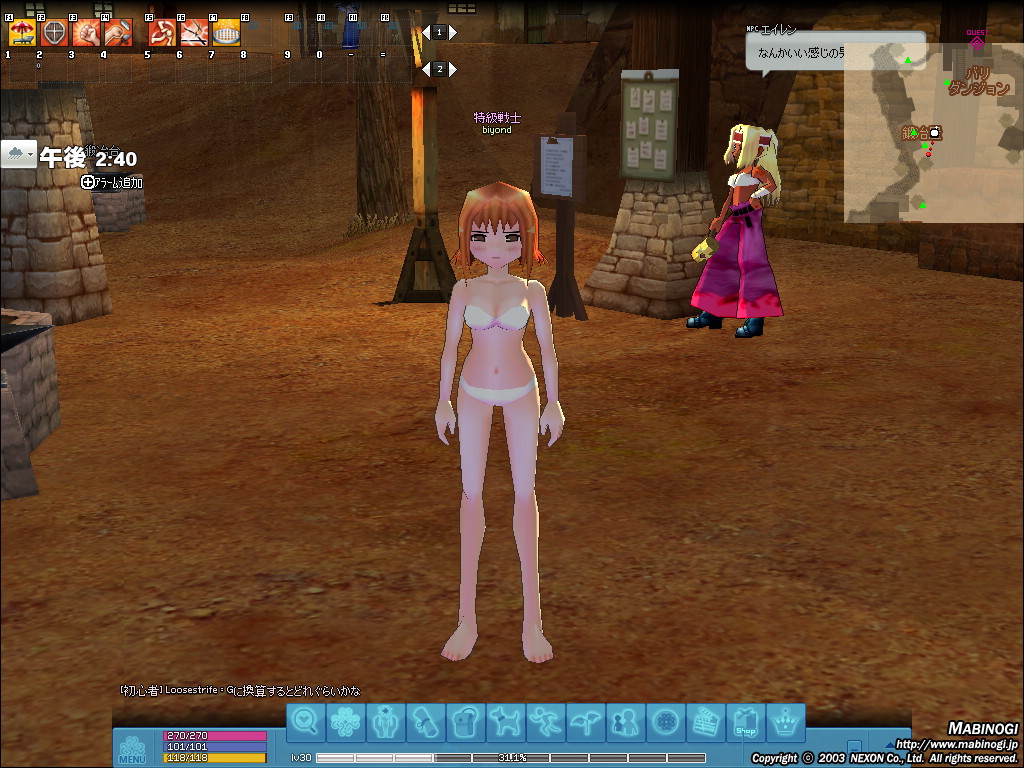Viewport: 1024px width, 768px height.
Task: Activate the shield defense skill
Action: point(54,33)
